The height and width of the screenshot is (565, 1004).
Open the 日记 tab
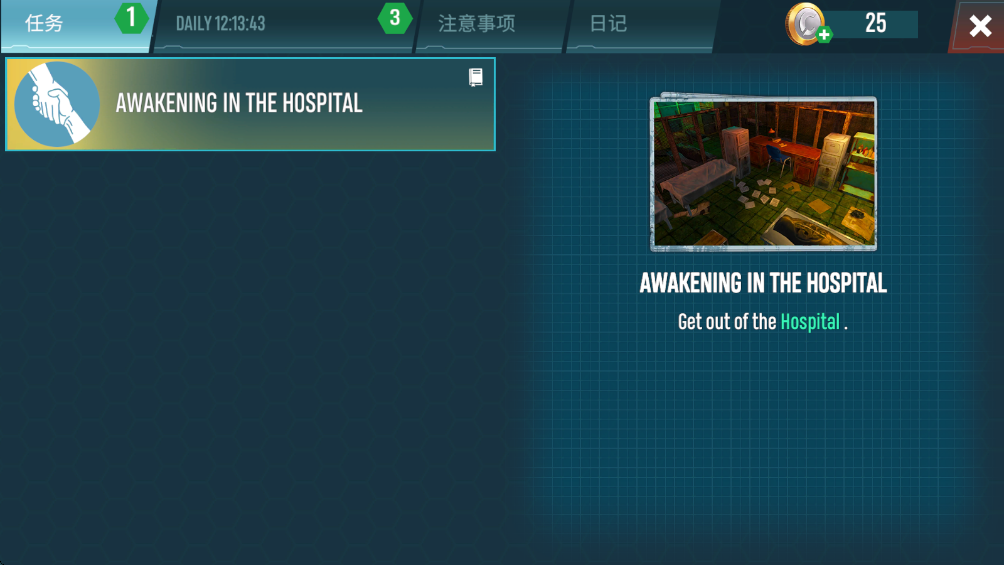coord(609,24)
